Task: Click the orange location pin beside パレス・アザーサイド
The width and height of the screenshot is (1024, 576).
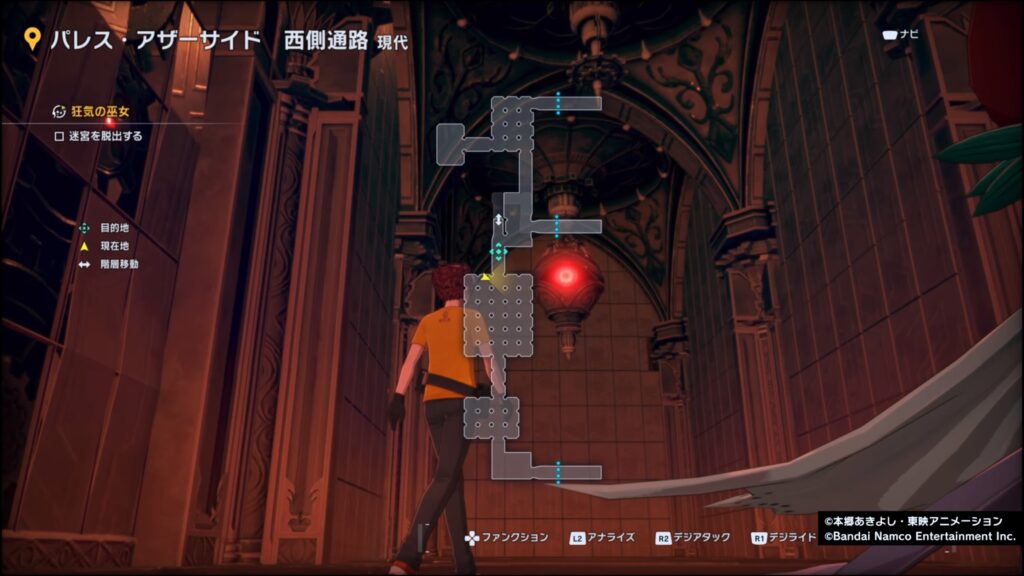Action: click(x=32, y=38)
